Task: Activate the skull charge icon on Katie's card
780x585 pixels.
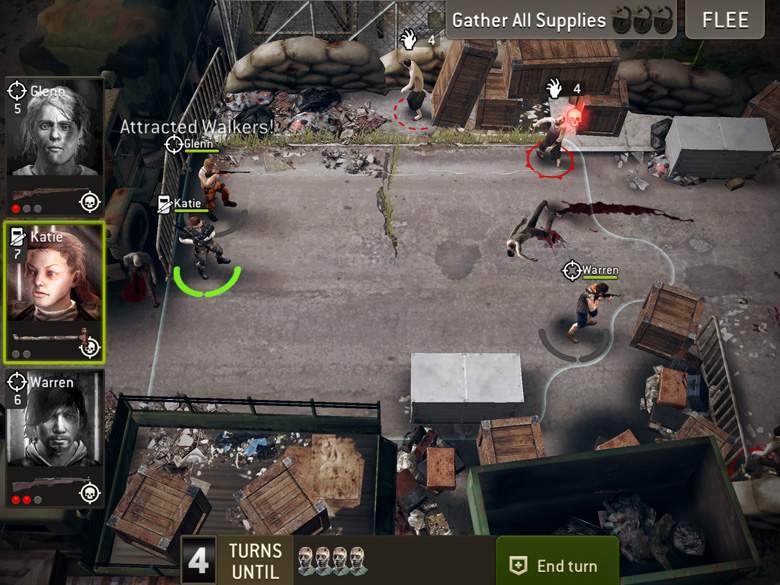Action: [x=90, y=347]
